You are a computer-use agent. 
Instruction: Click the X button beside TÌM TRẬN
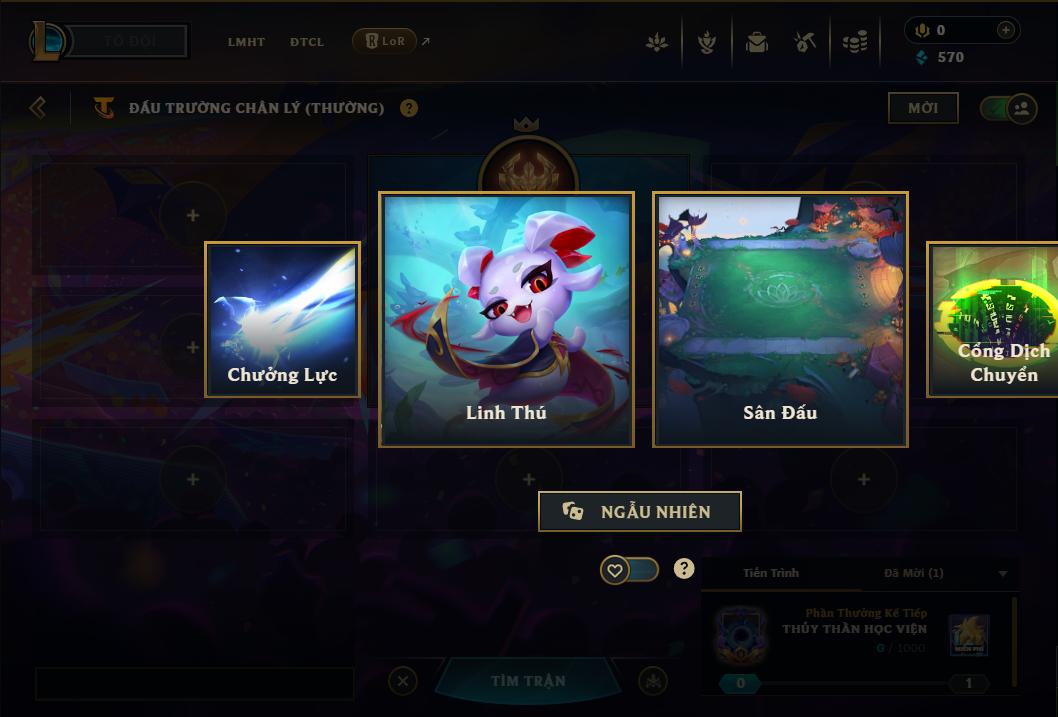[x=402, y=681]
